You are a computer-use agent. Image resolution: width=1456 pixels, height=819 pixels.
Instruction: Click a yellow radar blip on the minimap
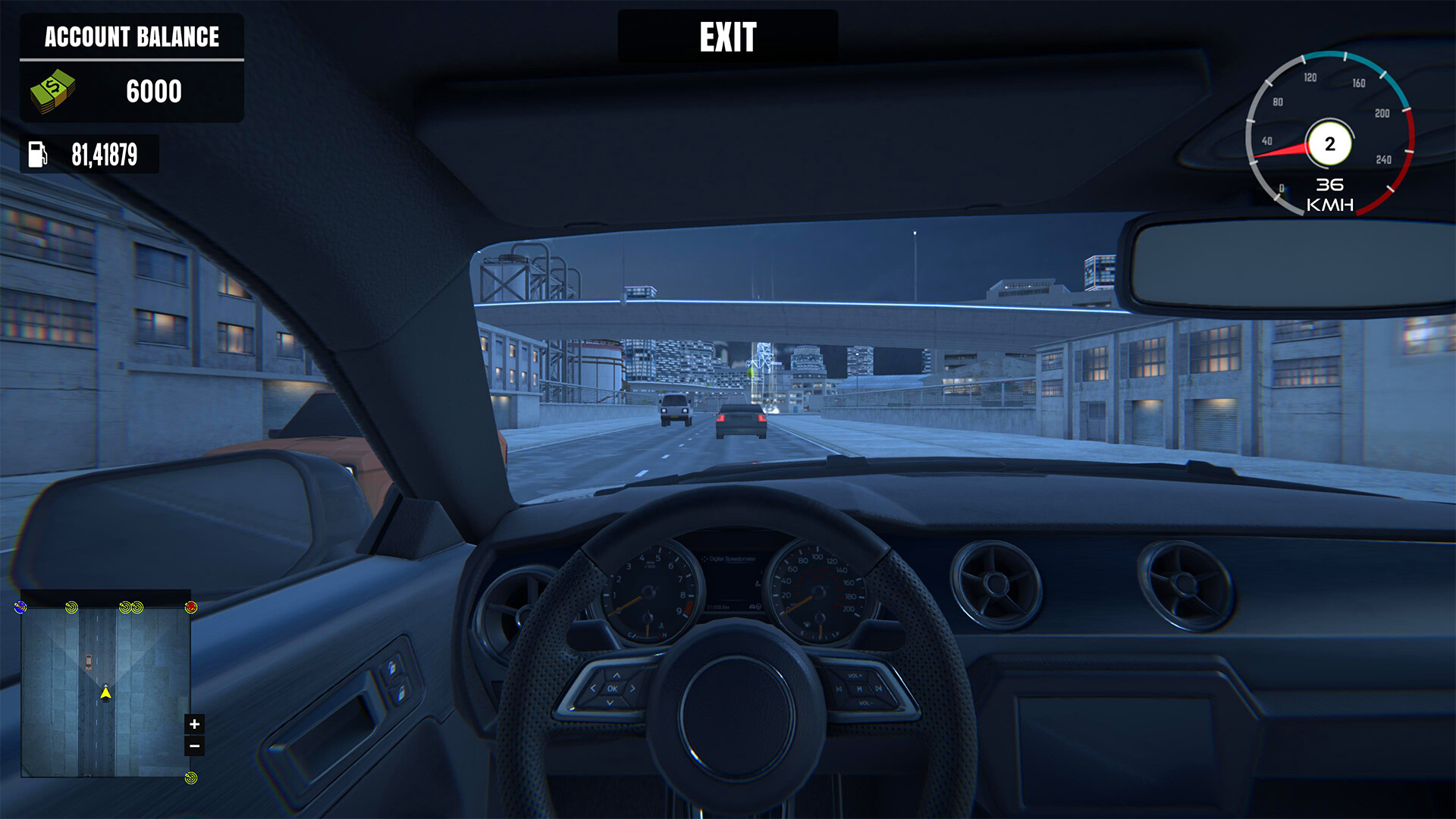(70, 607)
